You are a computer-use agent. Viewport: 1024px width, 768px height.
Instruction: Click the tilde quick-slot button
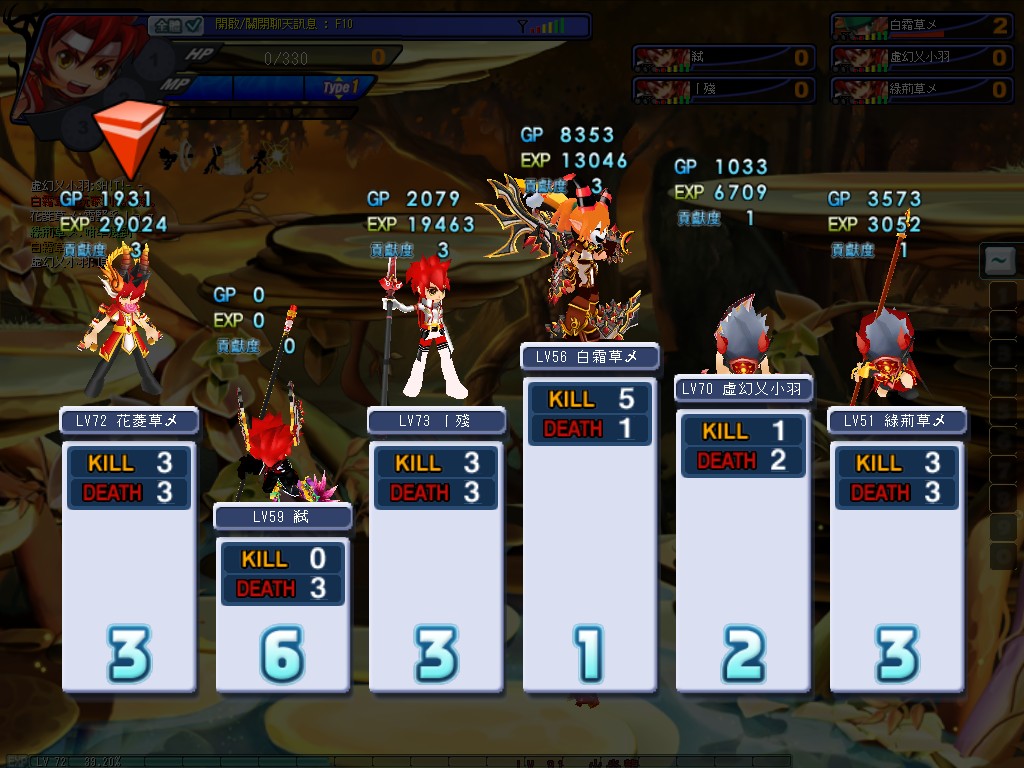[x=999, y=262]
